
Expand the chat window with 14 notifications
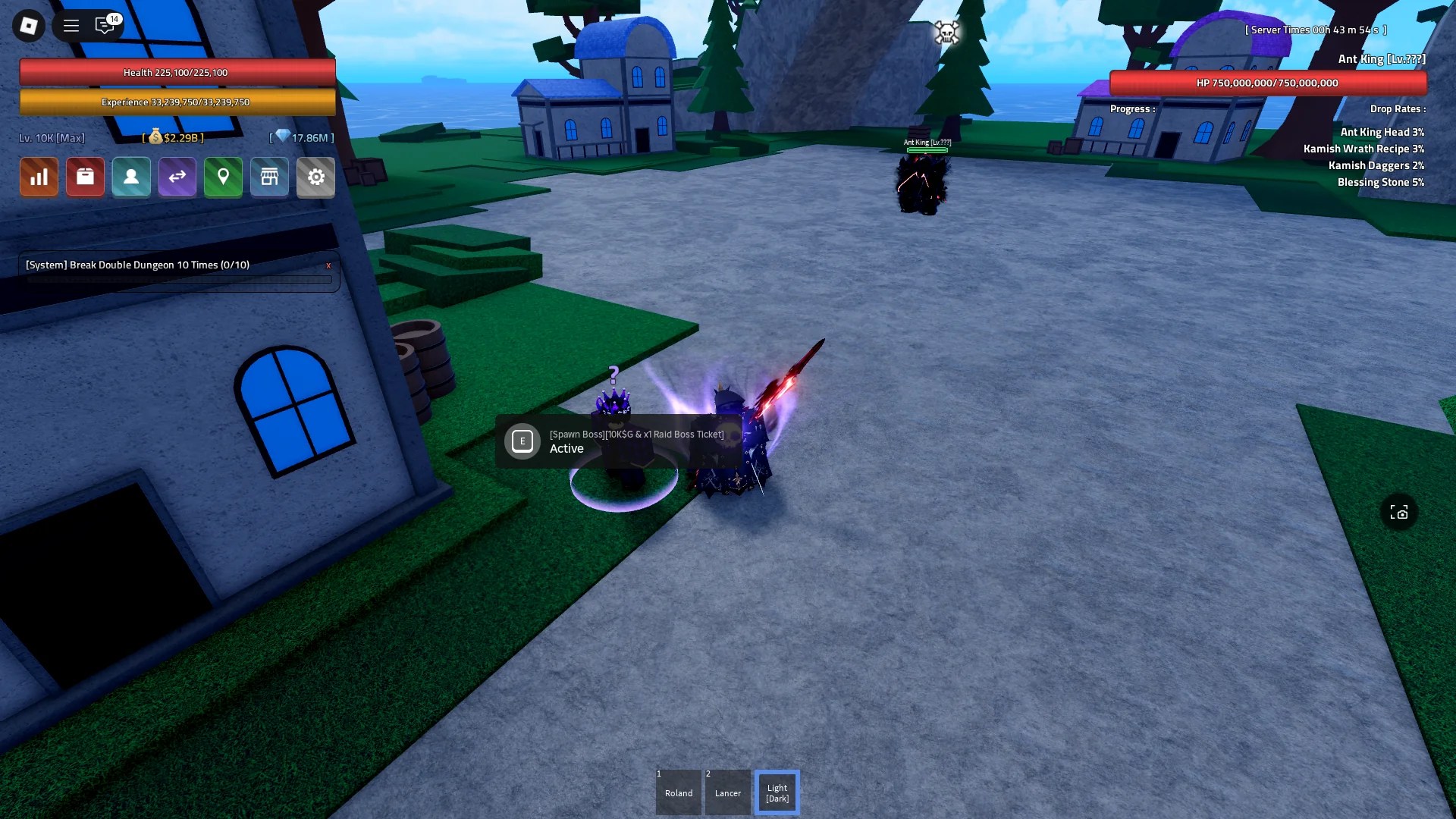(105, 25)
